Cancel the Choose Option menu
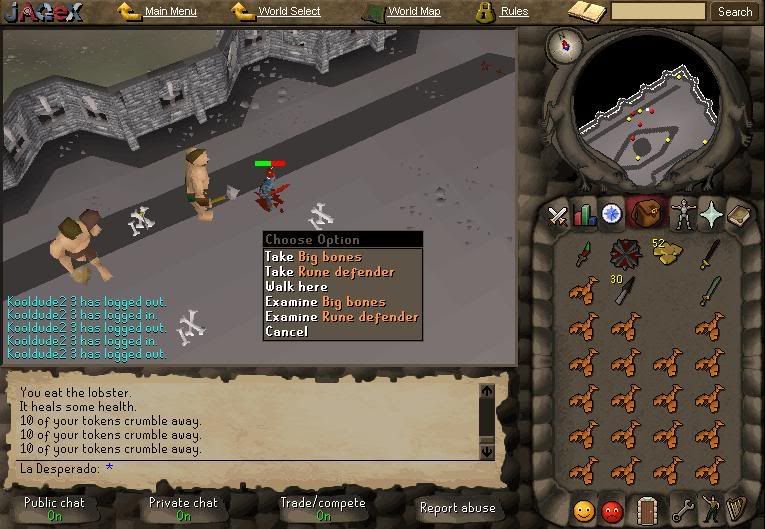765x529 pixels. [286, 332]
